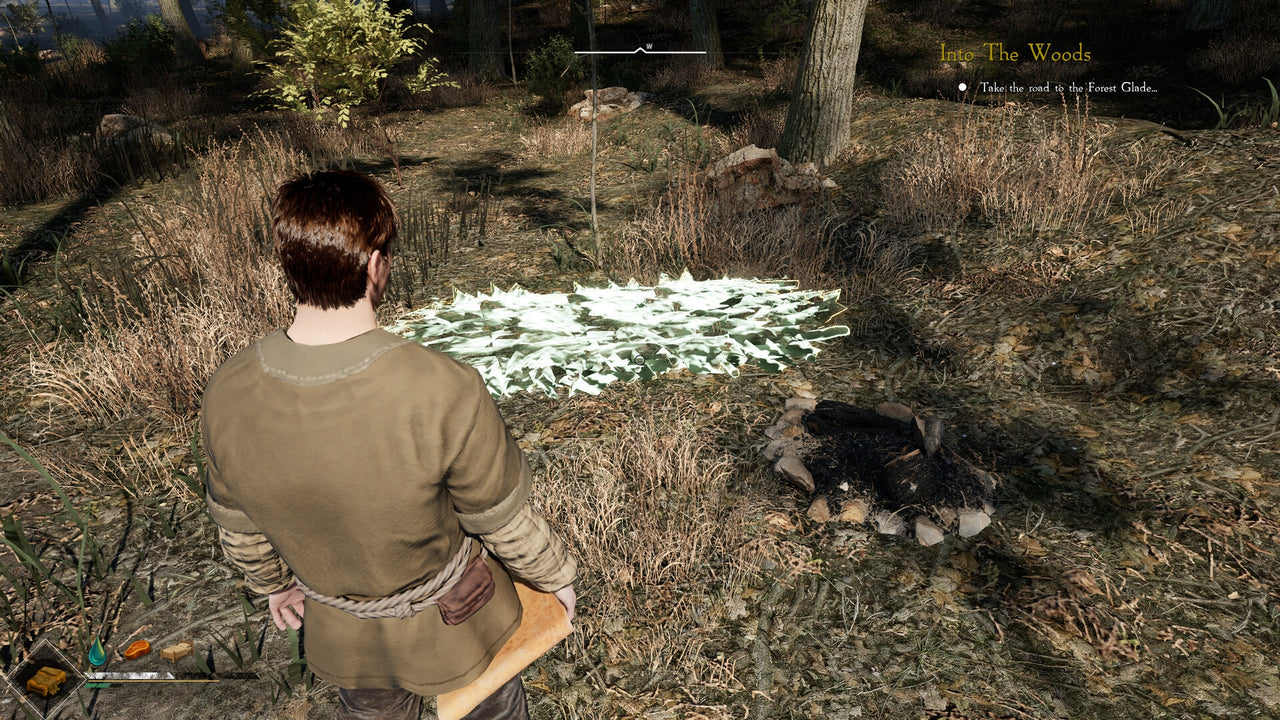This screenshot has height=720, width=1280.
Task: Click the quest objective bullet marker
Action: (962, 87)
